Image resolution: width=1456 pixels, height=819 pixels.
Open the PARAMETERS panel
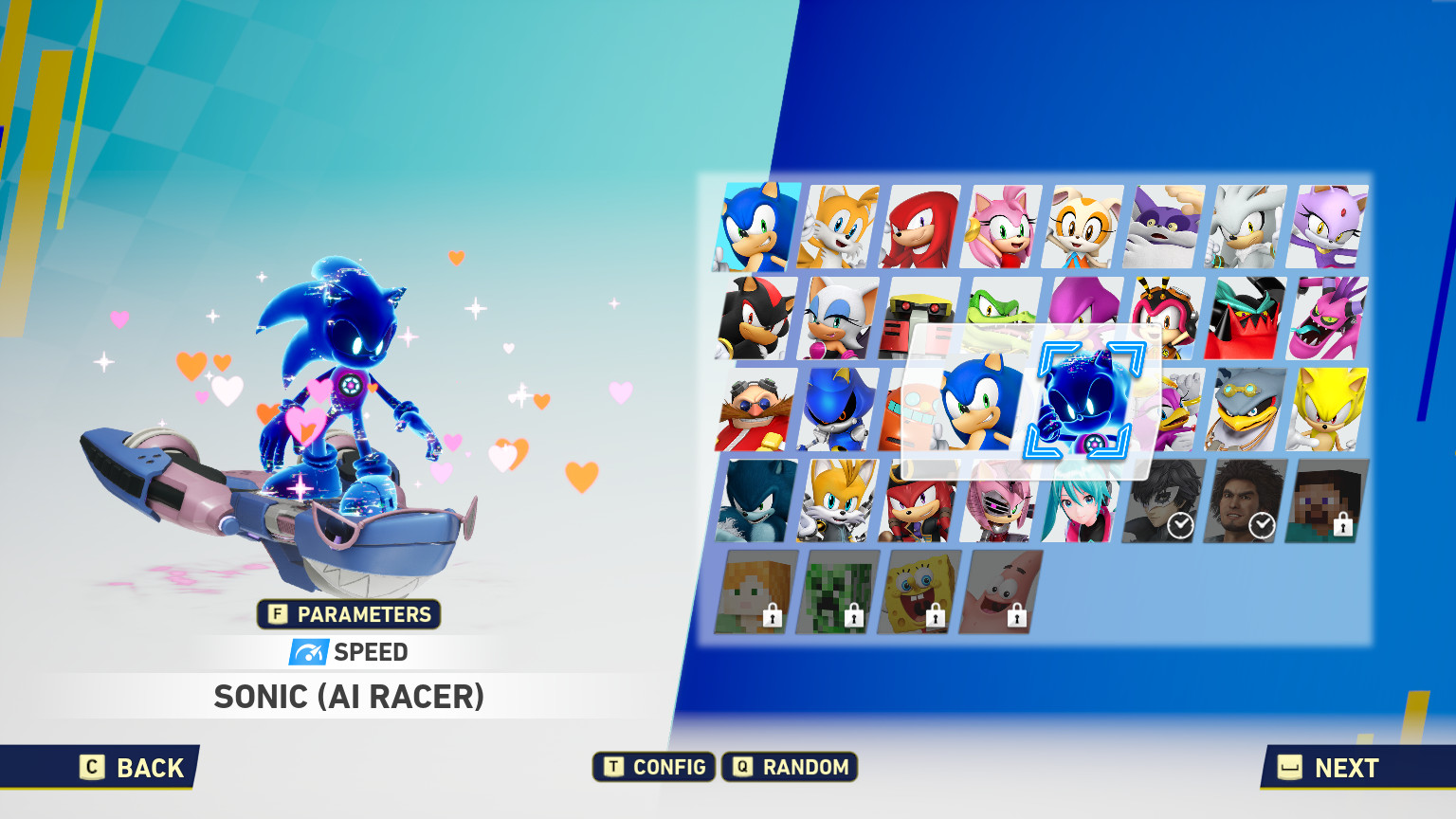pyautogui.click(x=349, y=614)
